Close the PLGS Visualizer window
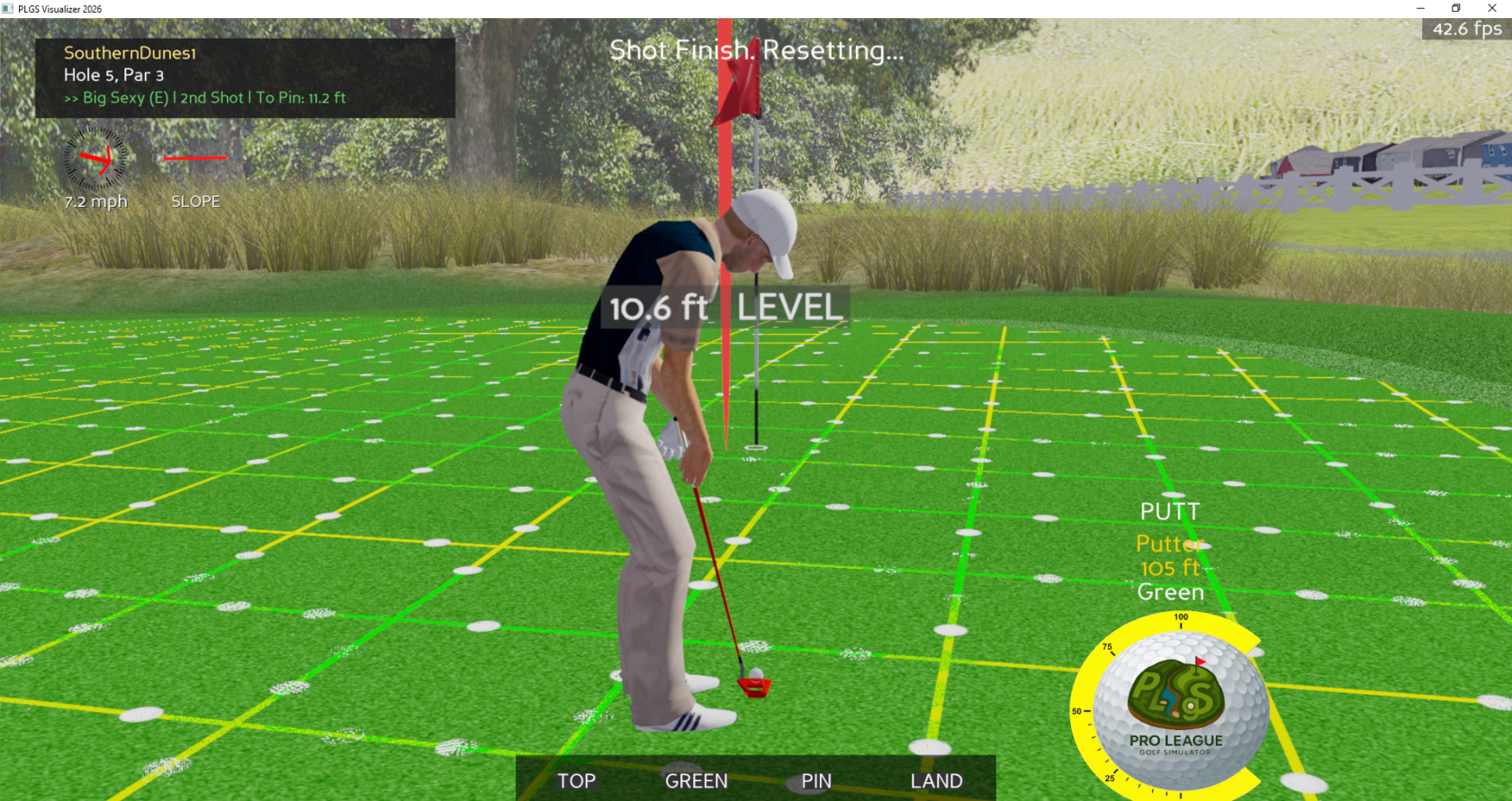The image size is (1512, 801). pyautogui.click(x=1491, y=8)
